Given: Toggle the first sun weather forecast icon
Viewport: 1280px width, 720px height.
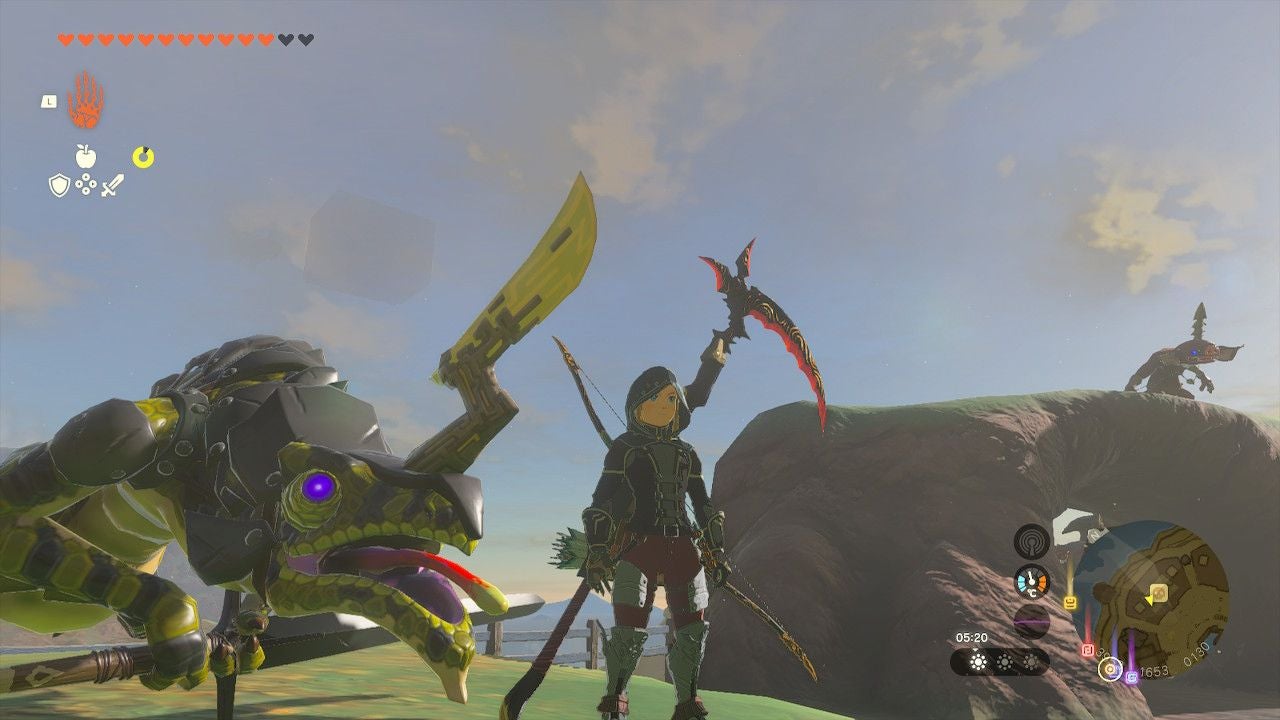Looking at the screenshot, I should (976, 660).
